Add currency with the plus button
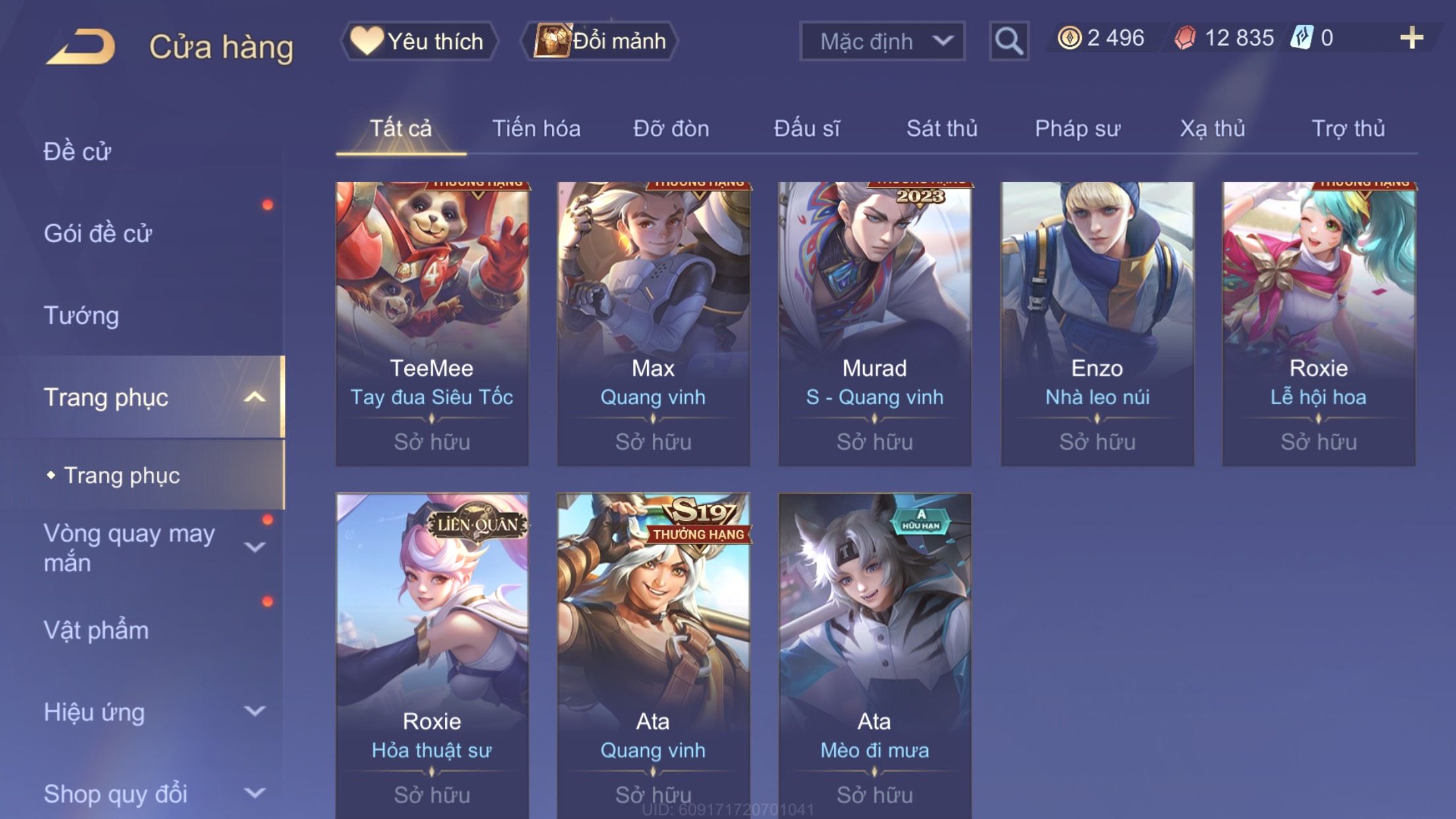 1411,38
